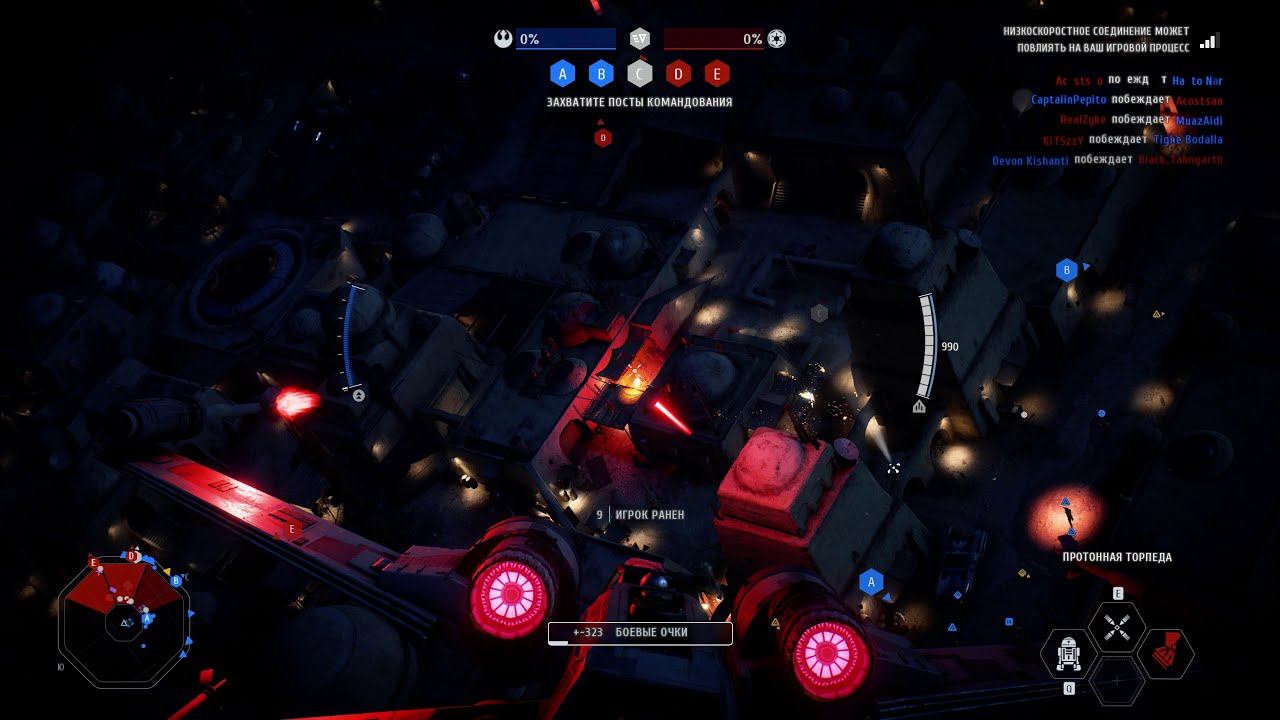The height and width of the screenshot is (720, 1280).
Task: Click the 'Захватите посты командования' objective text
Action: [x=639, y=102]
